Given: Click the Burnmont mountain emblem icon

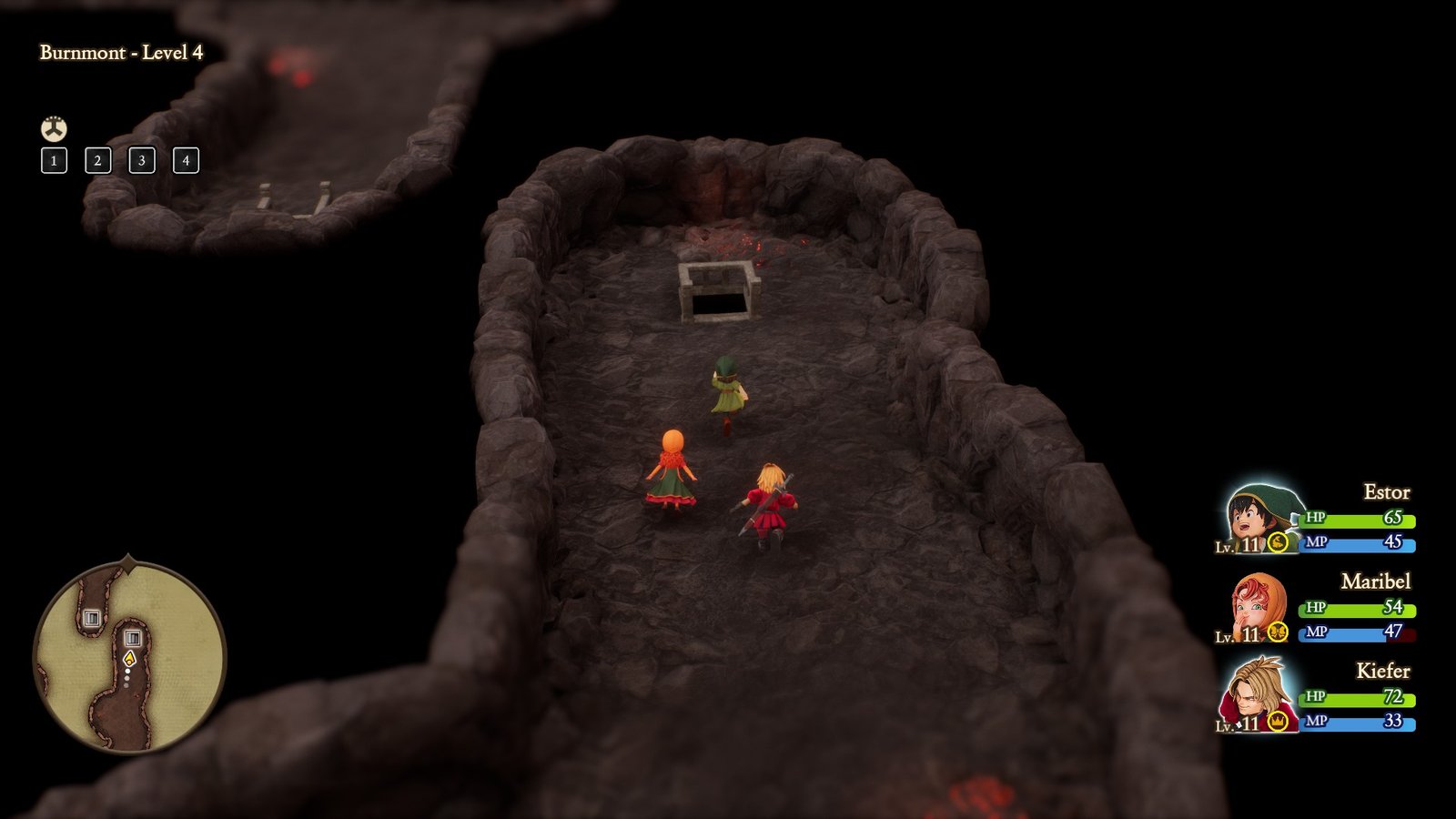Looking at the screenshot, I should point(56,128).
